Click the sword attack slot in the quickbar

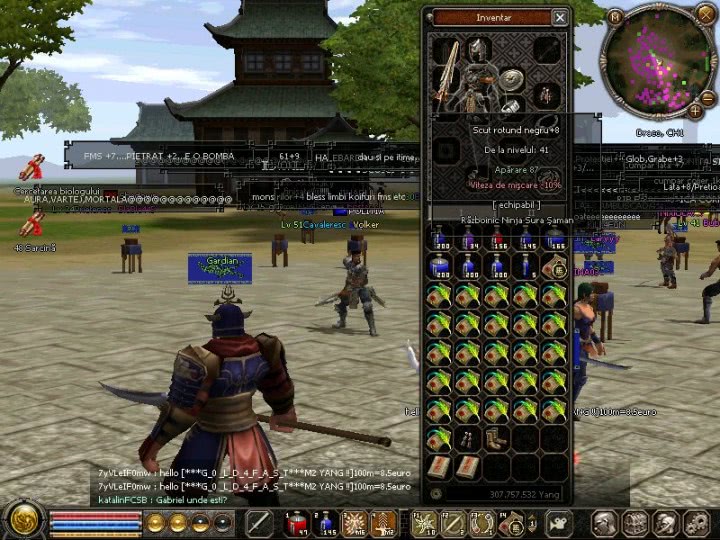[261, 522]
